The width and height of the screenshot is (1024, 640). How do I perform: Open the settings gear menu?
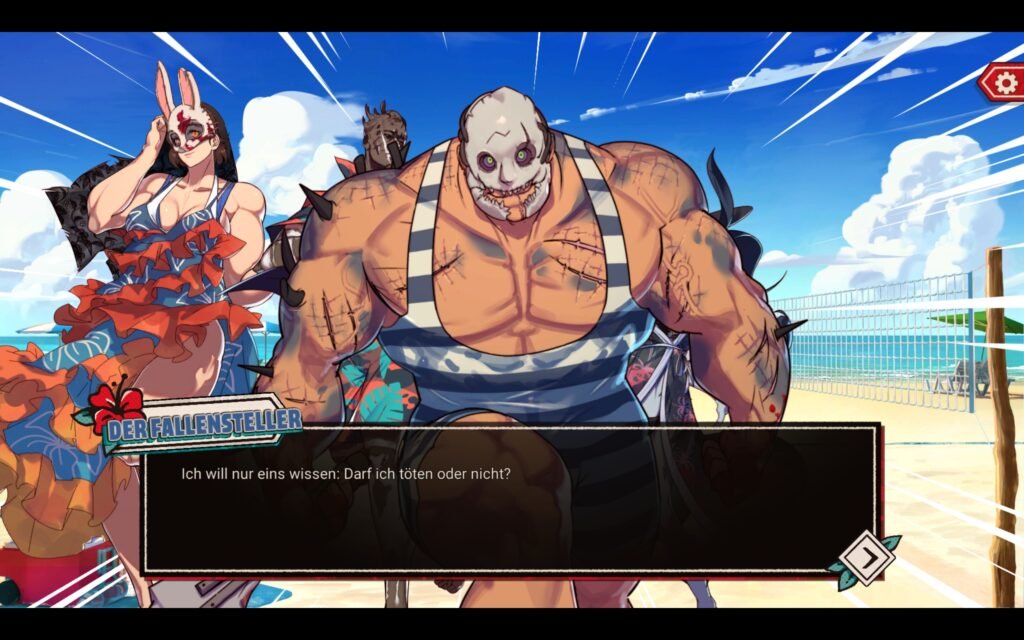click(1003, 81)
